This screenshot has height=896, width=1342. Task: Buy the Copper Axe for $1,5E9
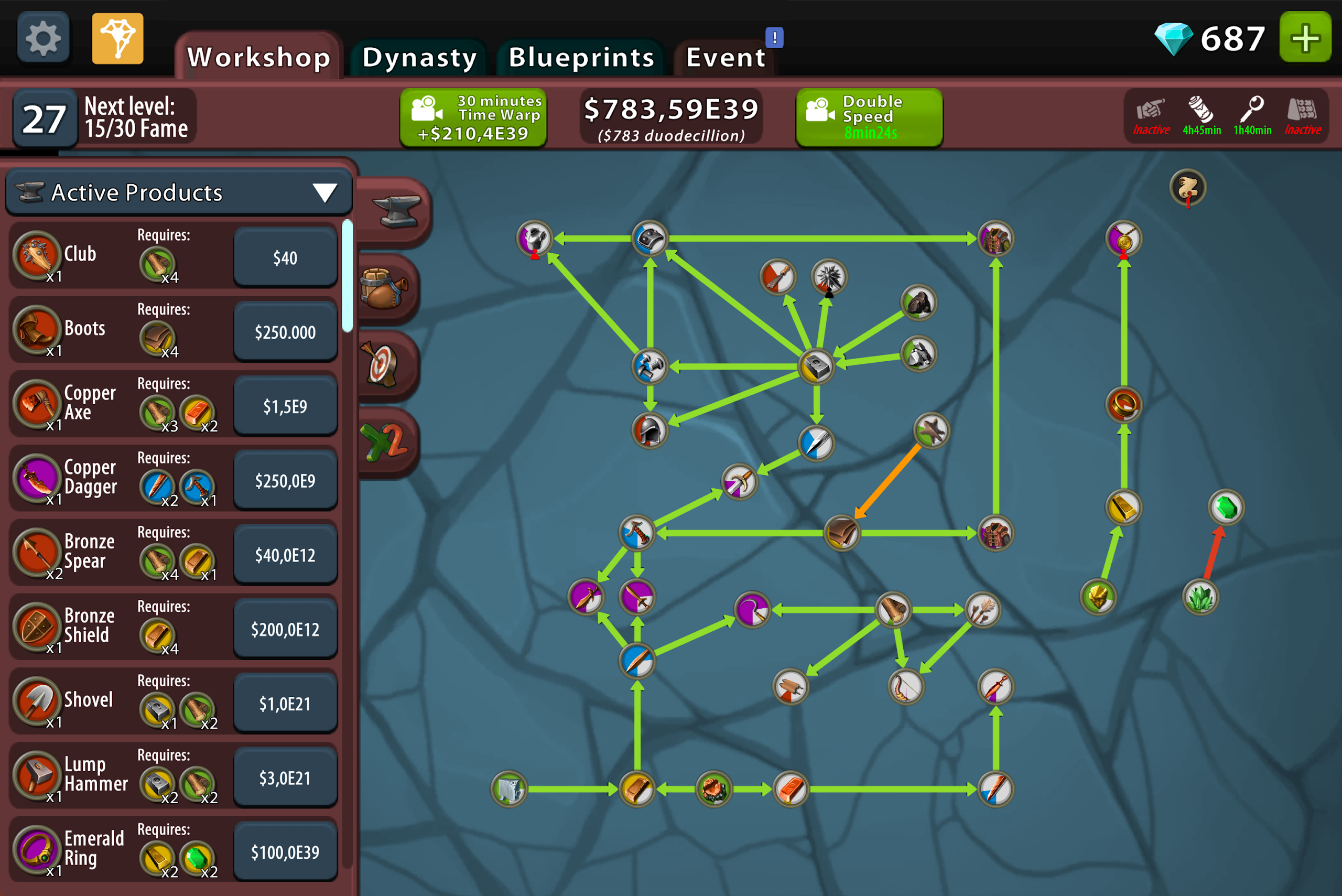click(x=285, y=406)
